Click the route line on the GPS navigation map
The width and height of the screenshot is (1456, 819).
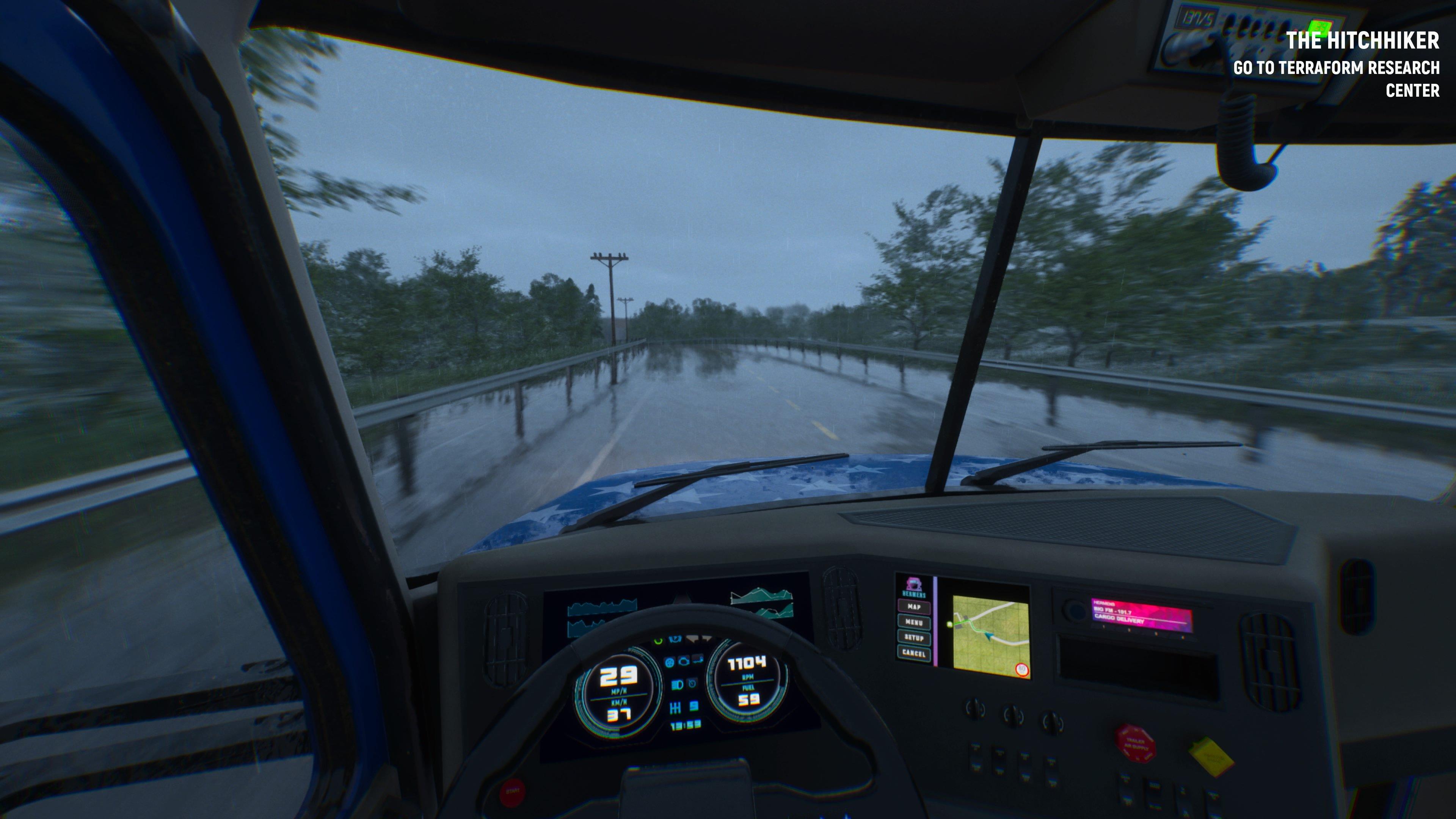click(x=972, y=626)
